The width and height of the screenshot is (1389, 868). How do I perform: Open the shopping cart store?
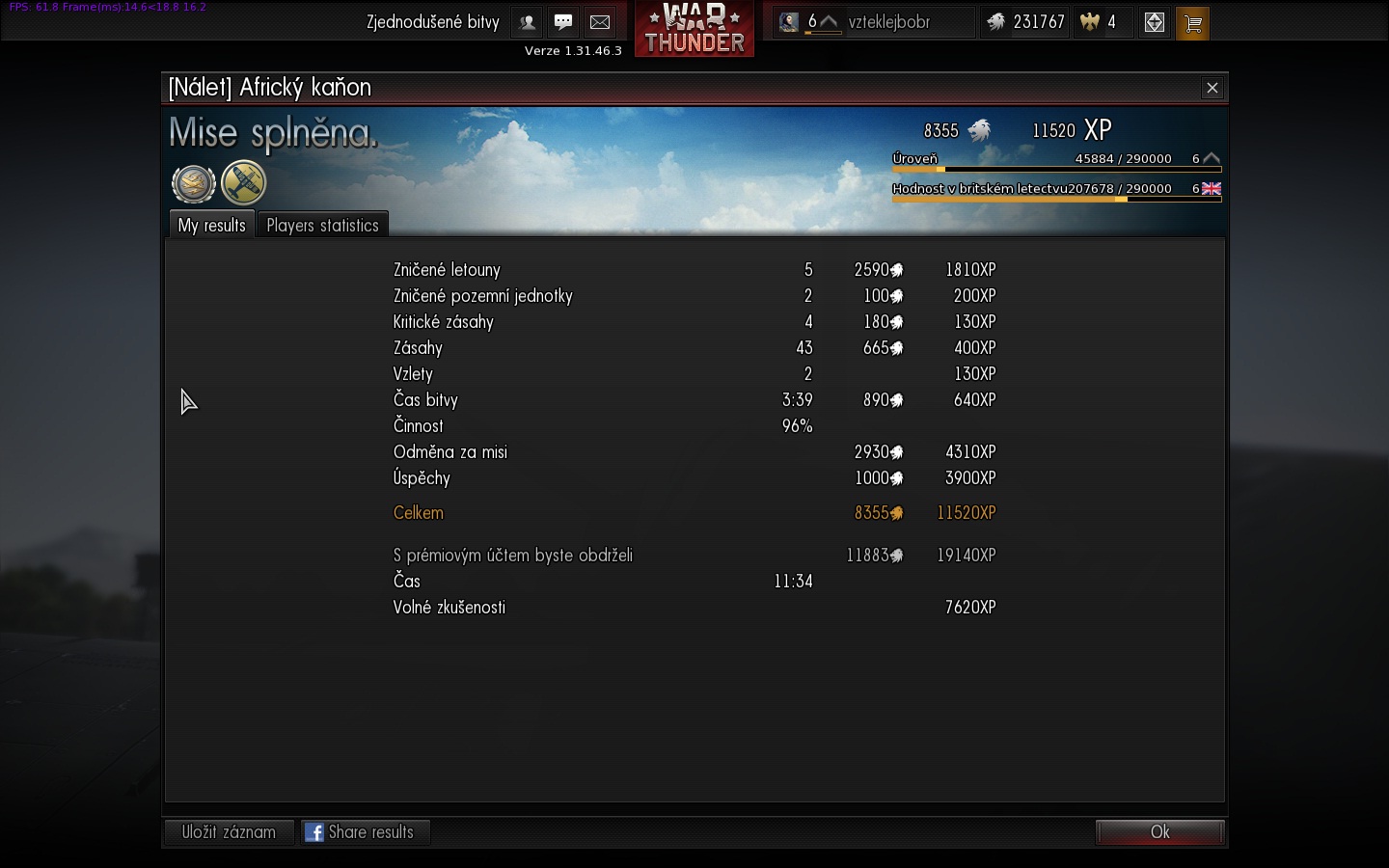pyautogui.click(x=1193, y=23)
